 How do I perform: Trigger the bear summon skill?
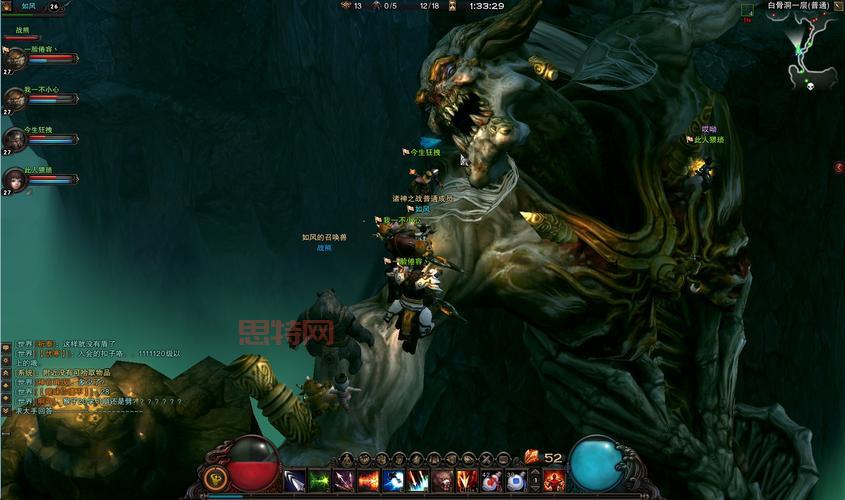coord(442,481)
